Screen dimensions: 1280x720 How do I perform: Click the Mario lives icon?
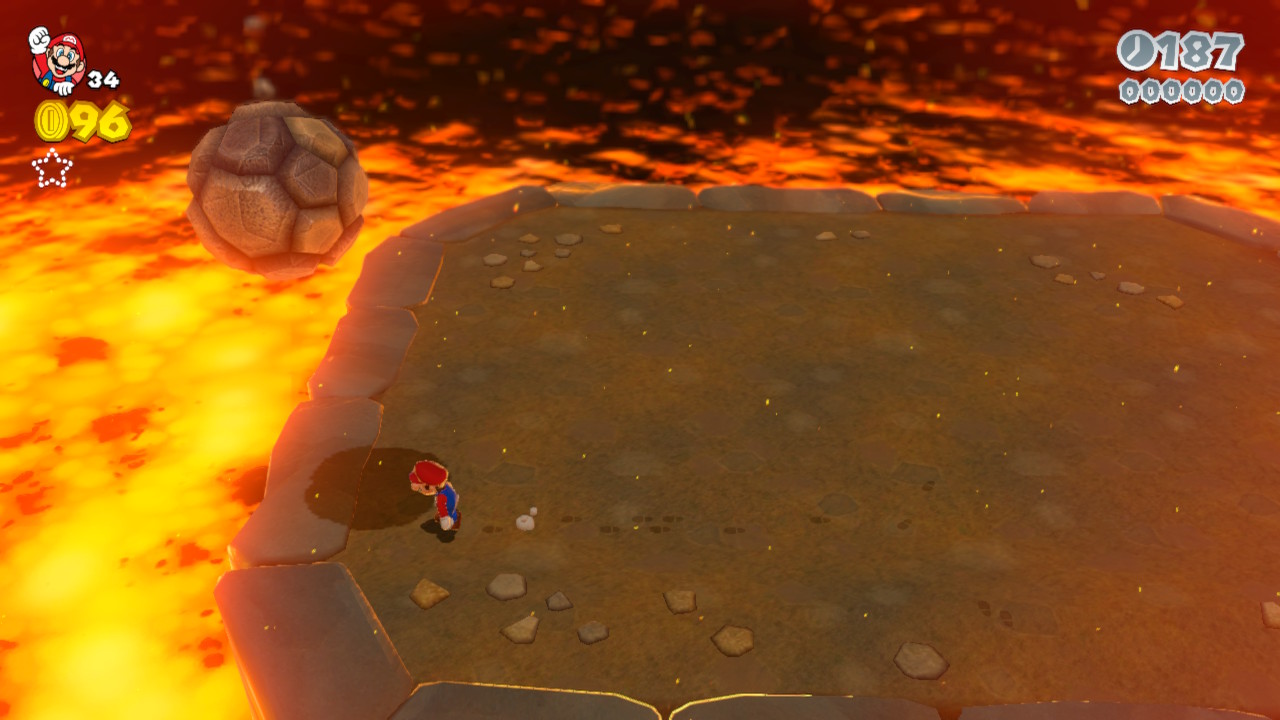tap(57, 60)
